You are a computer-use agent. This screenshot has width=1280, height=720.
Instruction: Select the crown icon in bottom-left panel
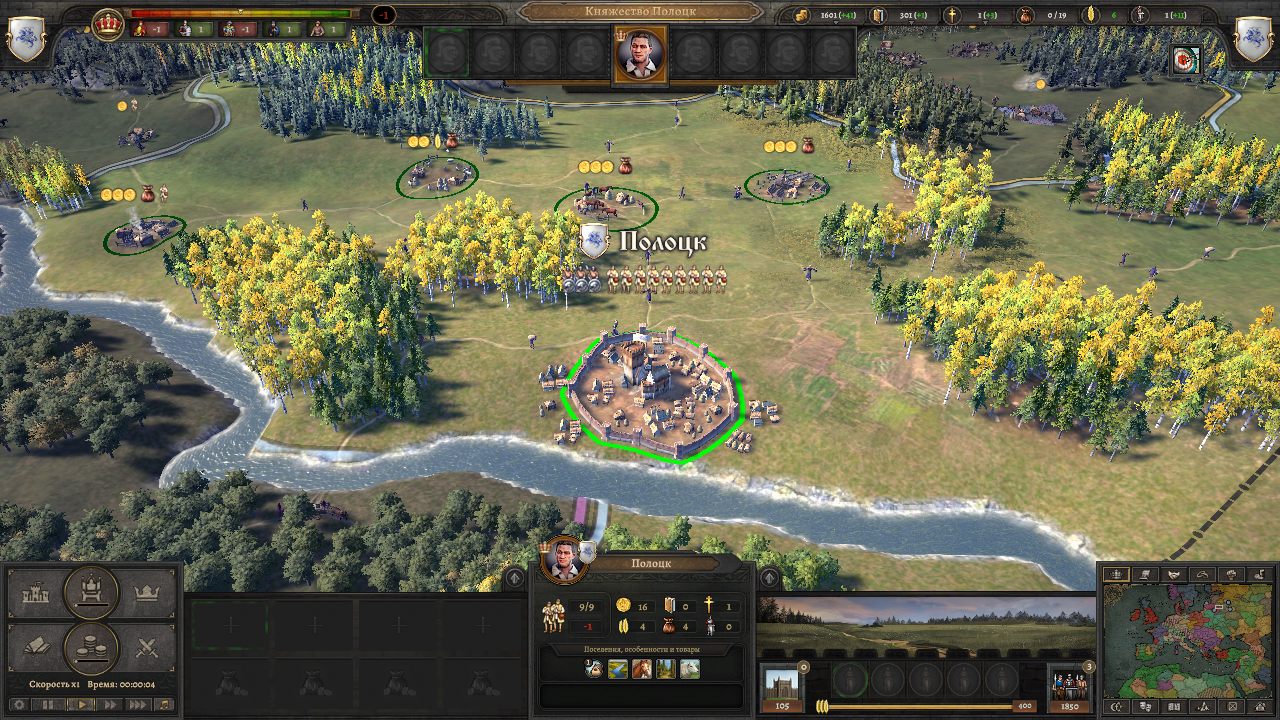(147, 592)
